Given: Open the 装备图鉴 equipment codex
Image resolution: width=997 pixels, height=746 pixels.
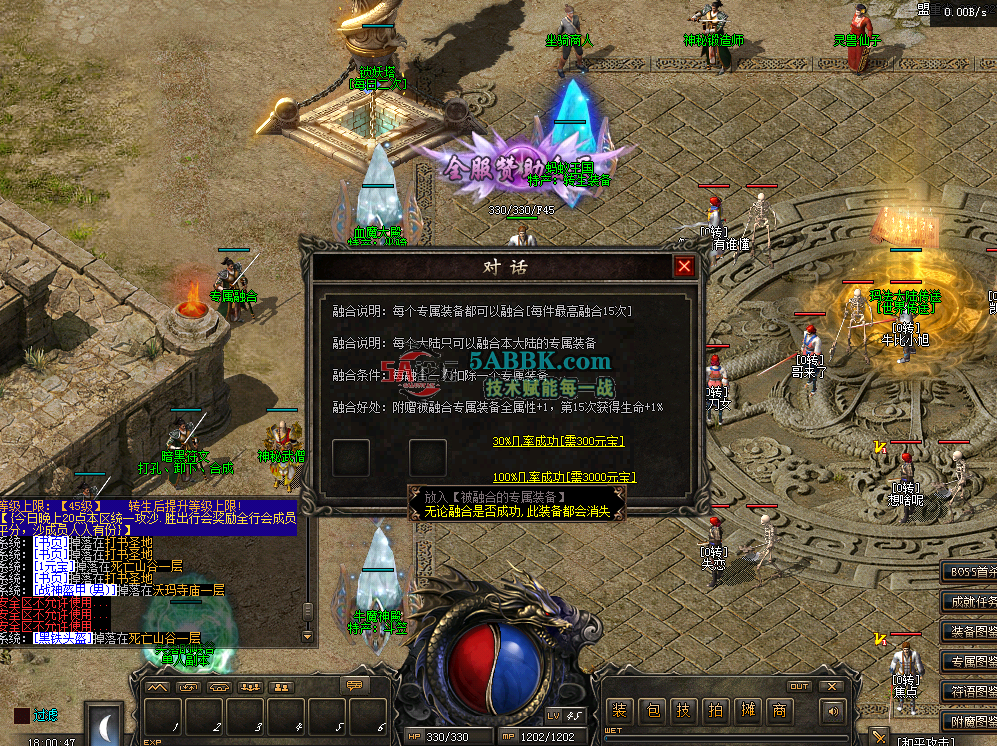Looking at the screenshot, I should point(968,632).
